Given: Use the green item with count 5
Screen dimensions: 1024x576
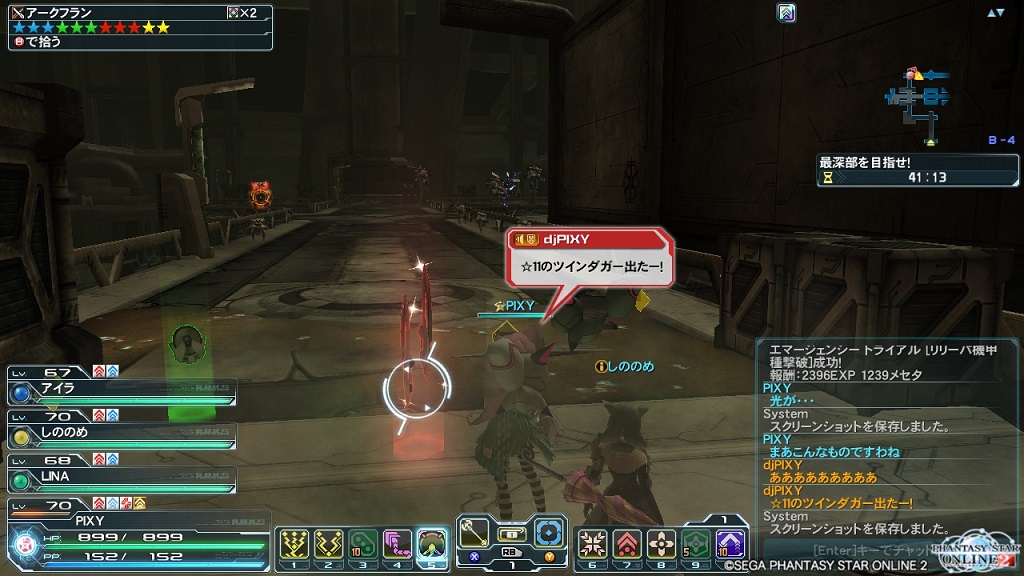Looking at the screenshot, I should pos(695,543).
